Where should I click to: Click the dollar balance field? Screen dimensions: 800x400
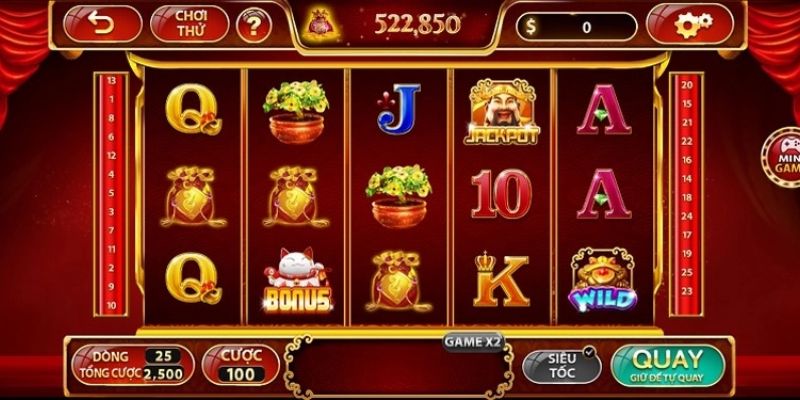pyautogui.click(x=578, y=27)
